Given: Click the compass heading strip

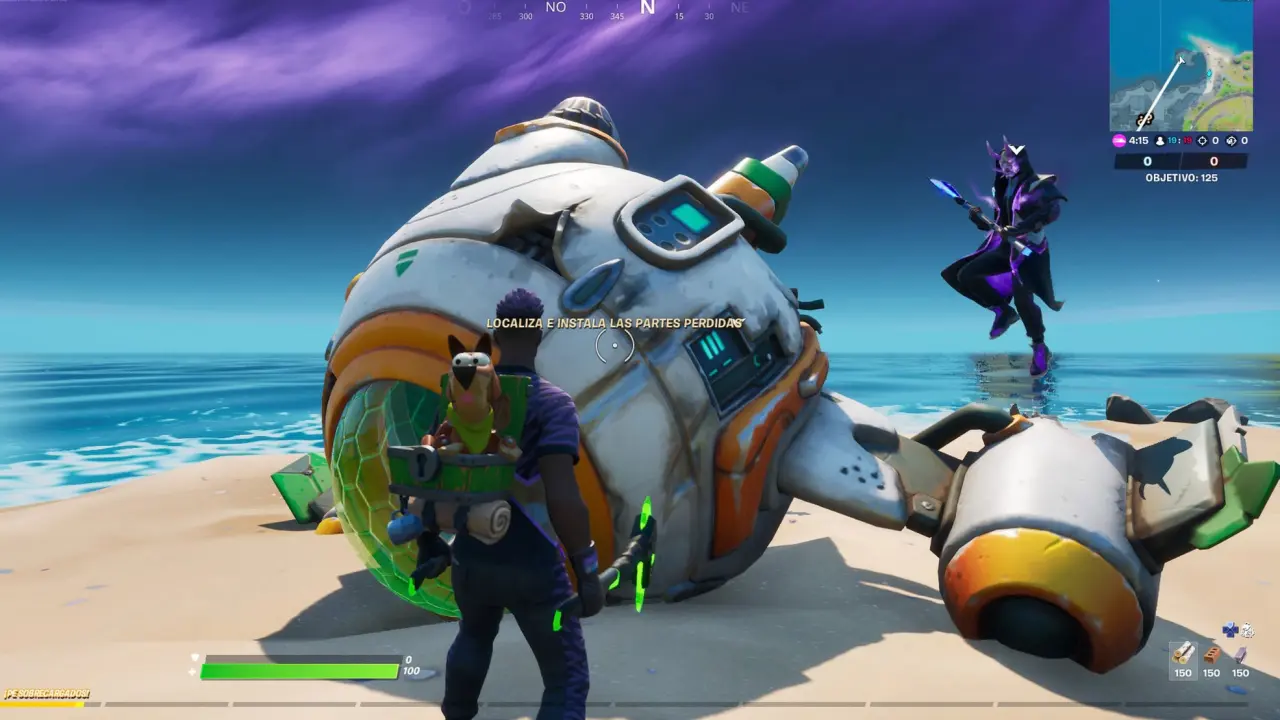Looking at the screenshot, I should click(600, 10).
